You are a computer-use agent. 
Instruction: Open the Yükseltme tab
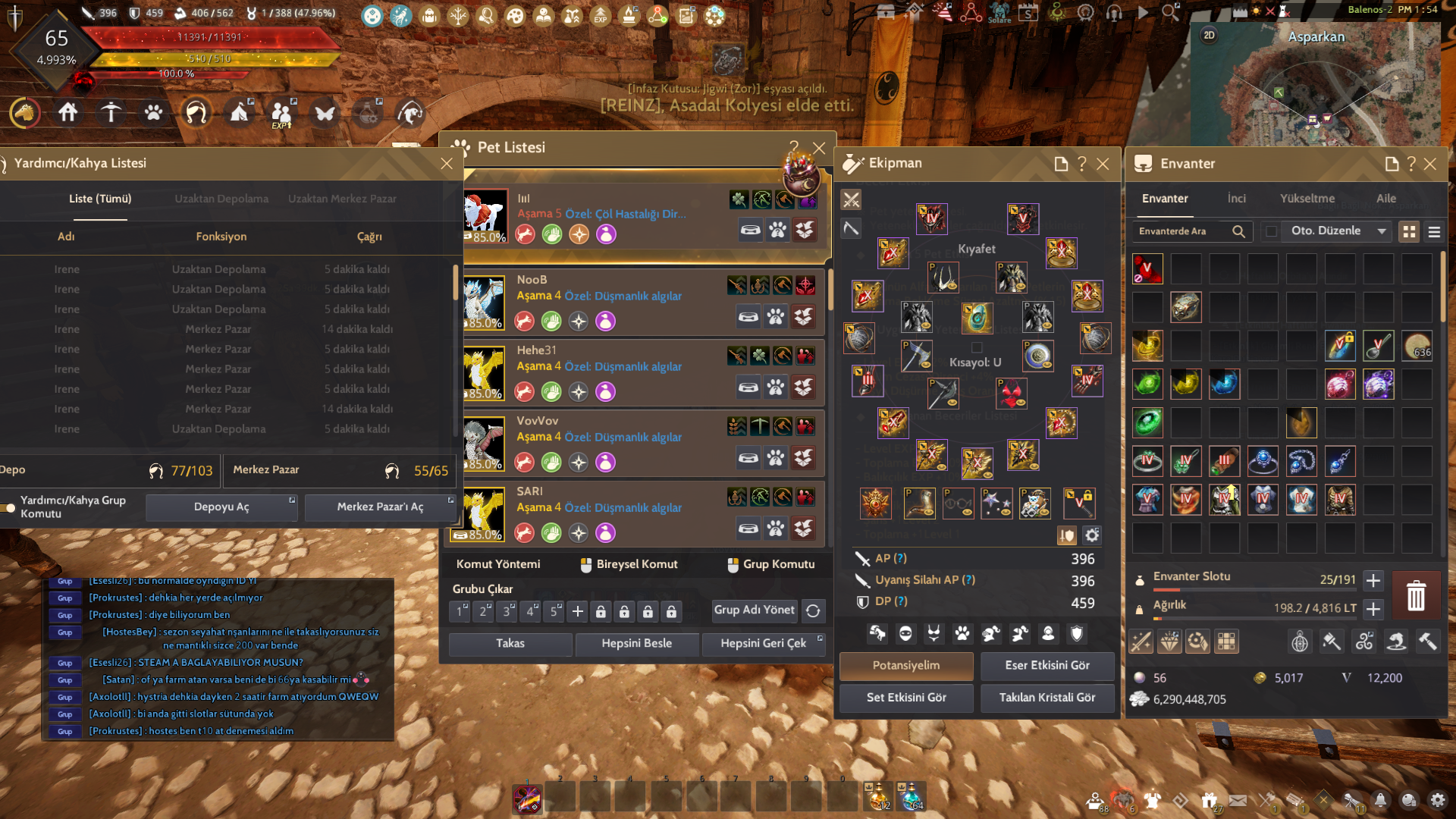click(x=1307, y=199)
